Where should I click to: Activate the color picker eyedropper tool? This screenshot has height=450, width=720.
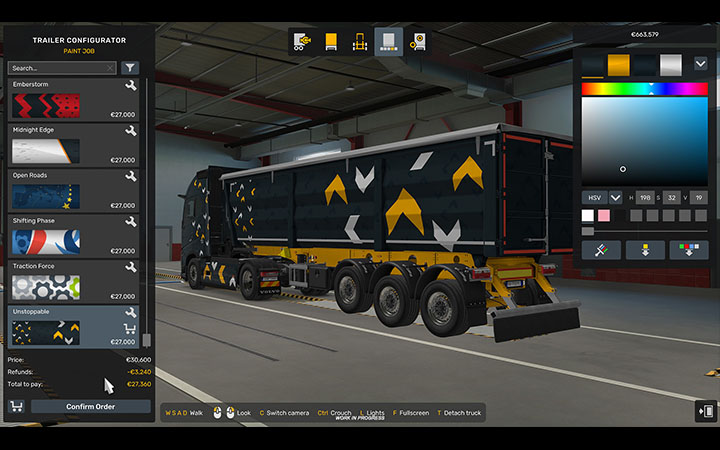[601, 250]
